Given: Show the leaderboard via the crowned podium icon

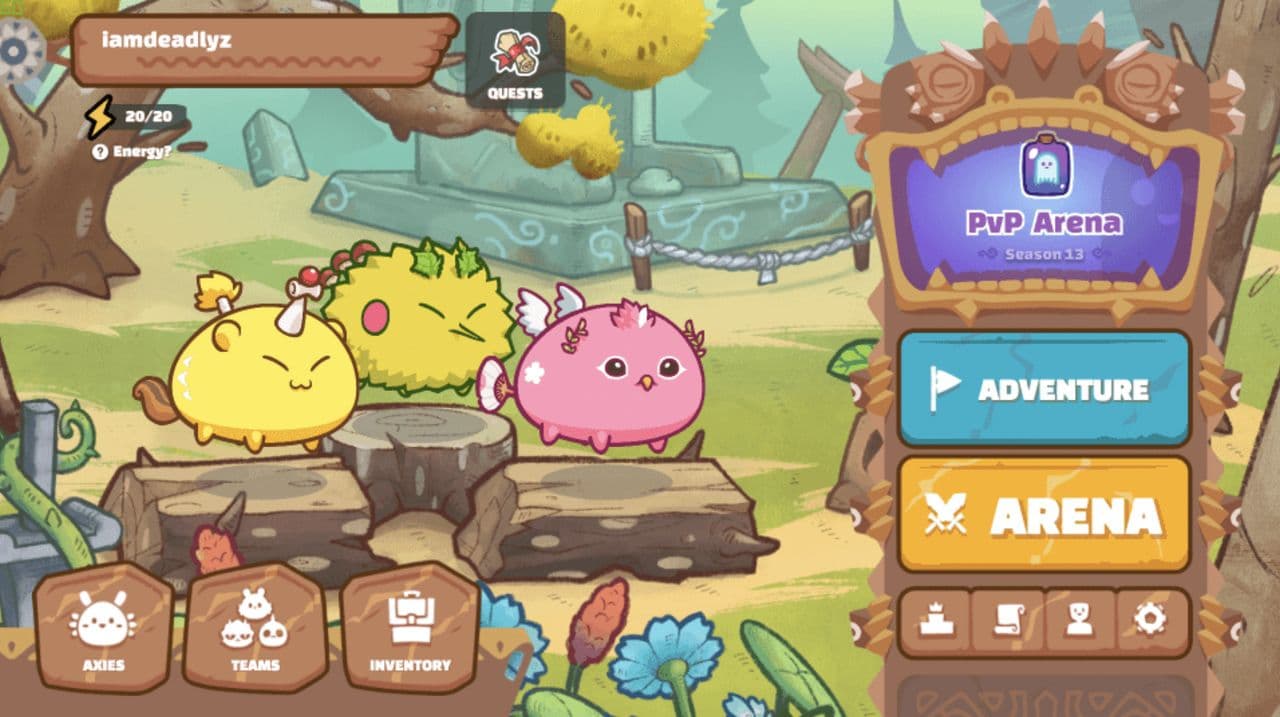Looking at the screenshot, I should click(936, 621).
